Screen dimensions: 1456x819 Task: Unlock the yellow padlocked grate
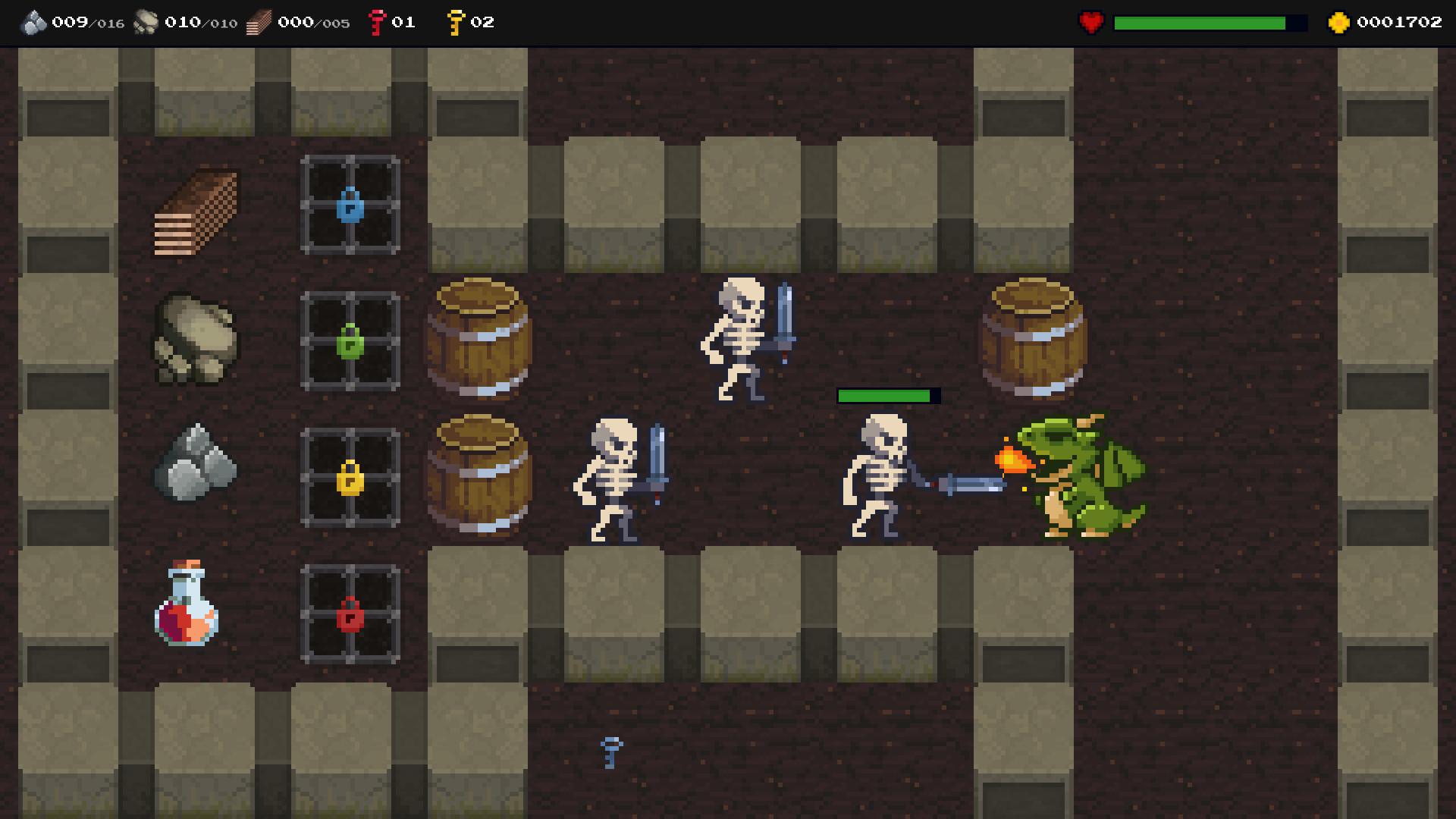(x=350, y=476)
